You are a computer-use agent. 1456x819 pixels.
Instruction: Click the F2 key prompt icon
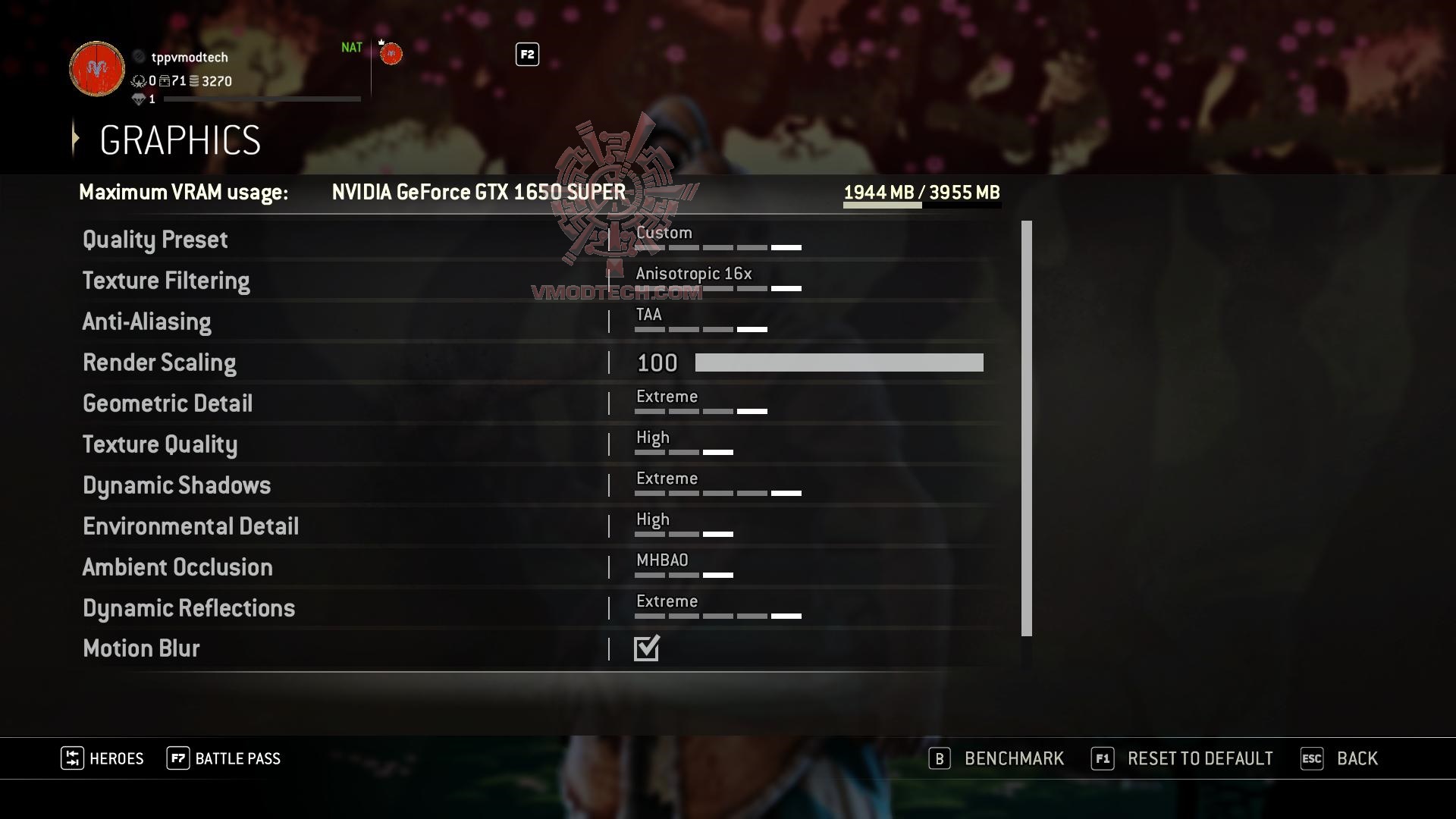point(526,55)
